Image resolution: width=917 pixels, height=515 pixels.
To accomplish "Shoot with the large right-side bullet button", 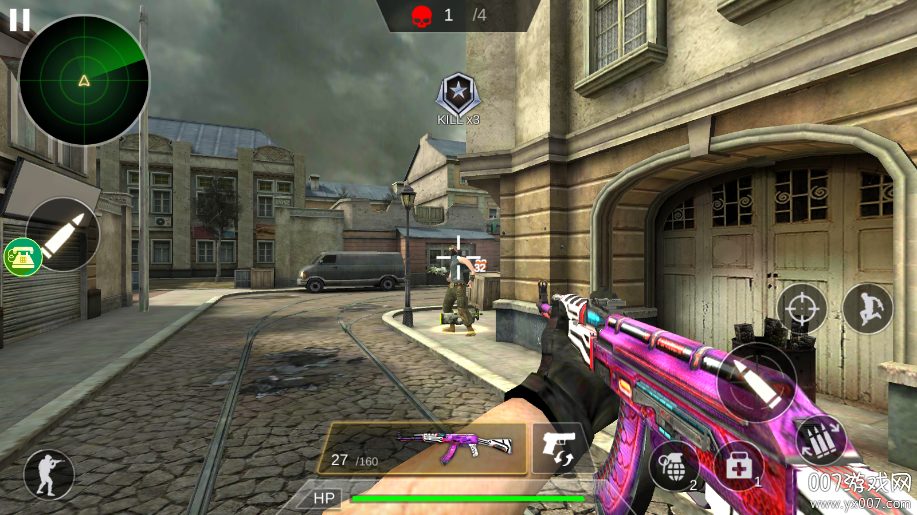I will 756,382.
